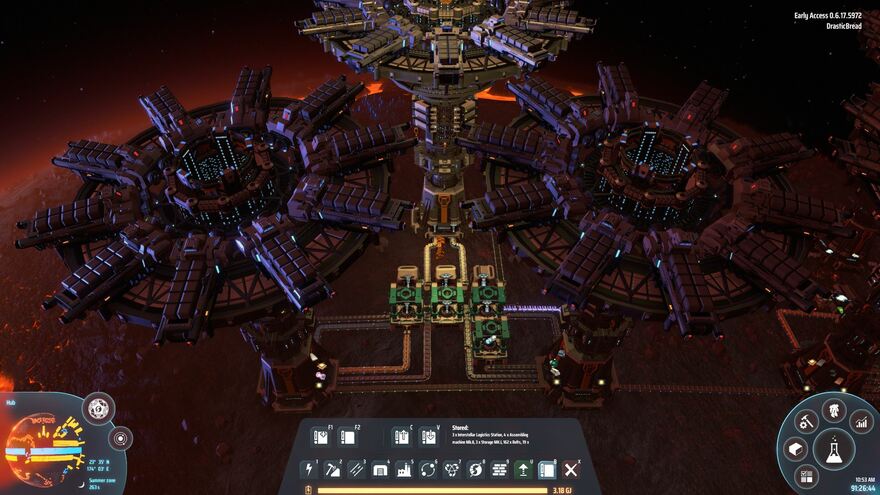Open the storage build category
The height and width of the screenshot is (495, 880).
click(x=381, y=469)
